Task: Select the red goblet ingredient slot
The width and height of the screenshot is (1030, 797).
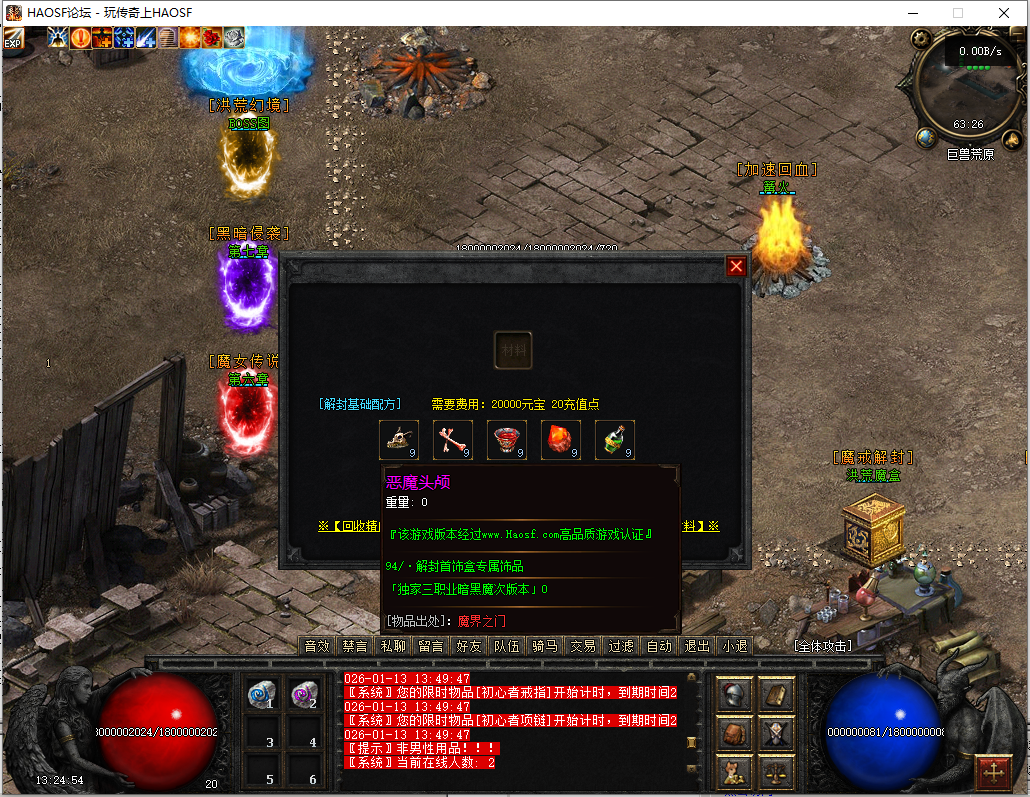Action: (x=506, y=440)
